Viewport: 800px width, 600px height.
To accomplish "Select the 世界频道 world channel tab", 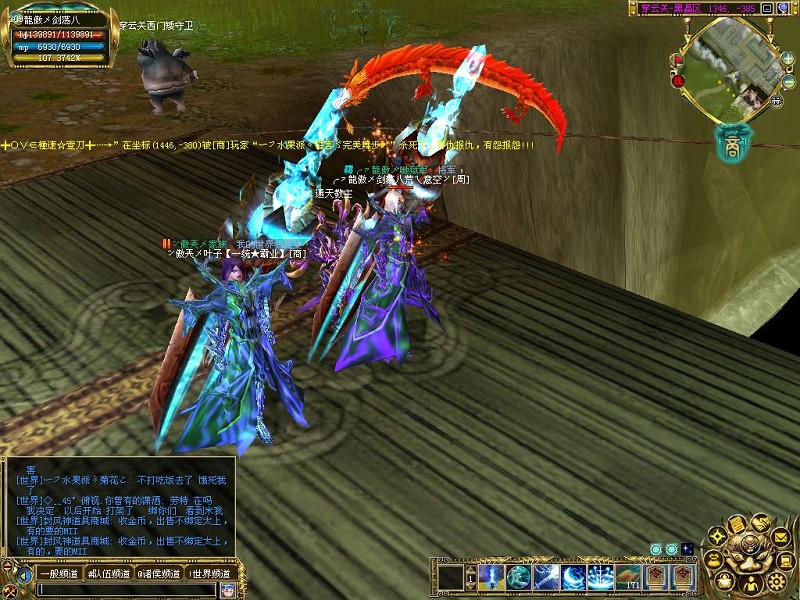I will tap(209, 574).
